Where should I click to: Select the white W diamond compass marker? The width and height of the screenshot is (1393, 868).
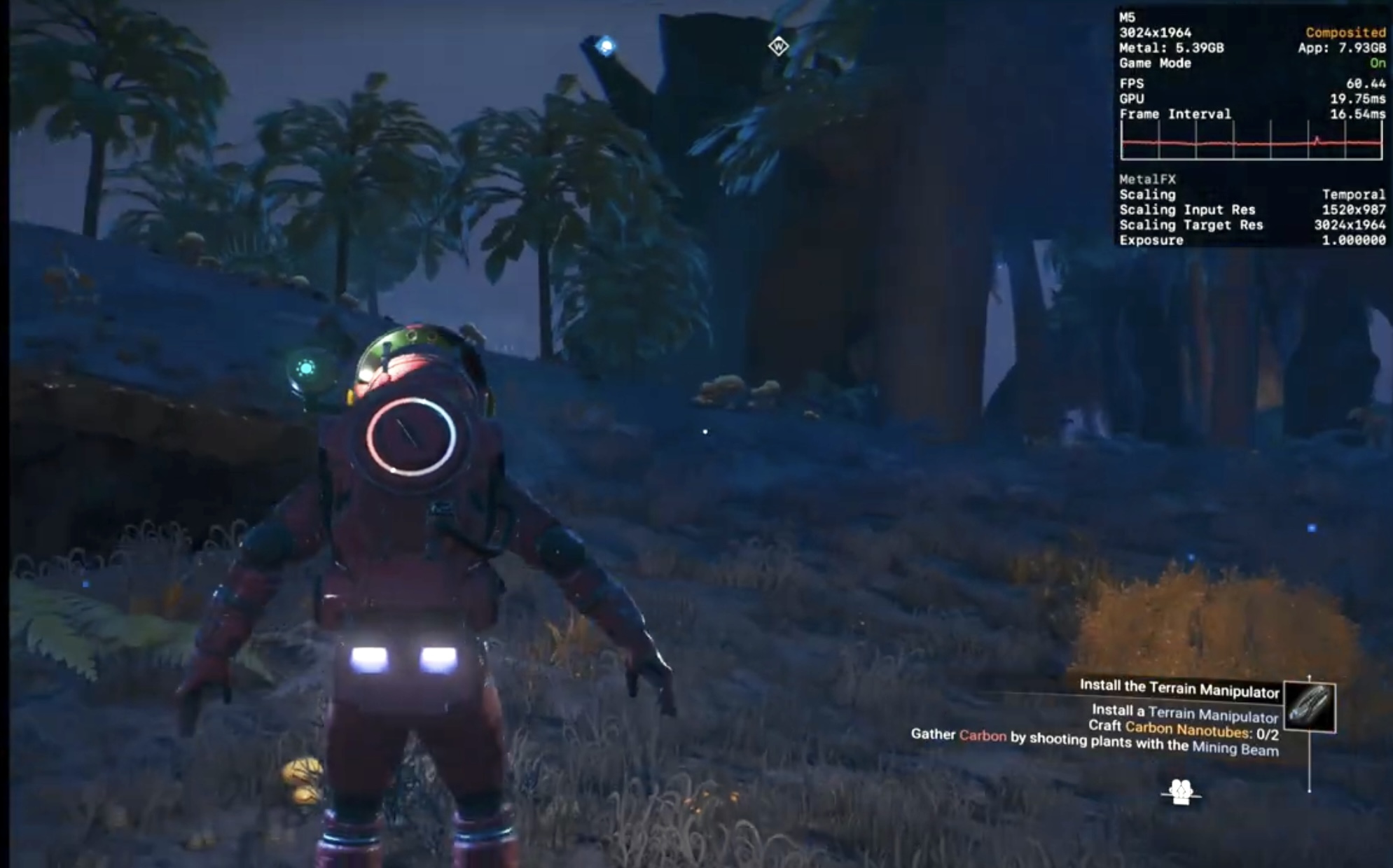click(x=778, y=47)
